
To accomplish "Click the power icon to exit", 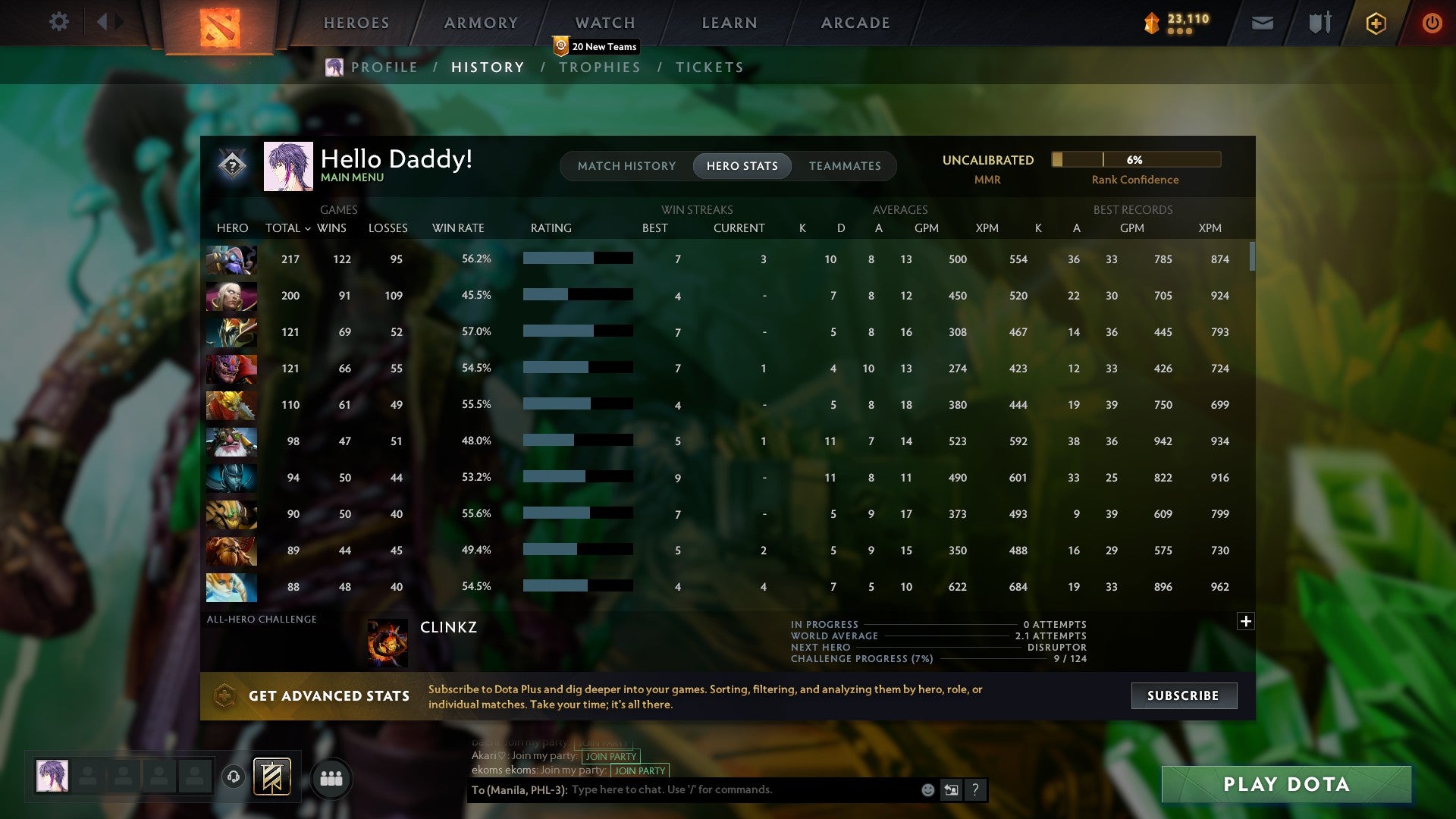I will click(1432, 23).
